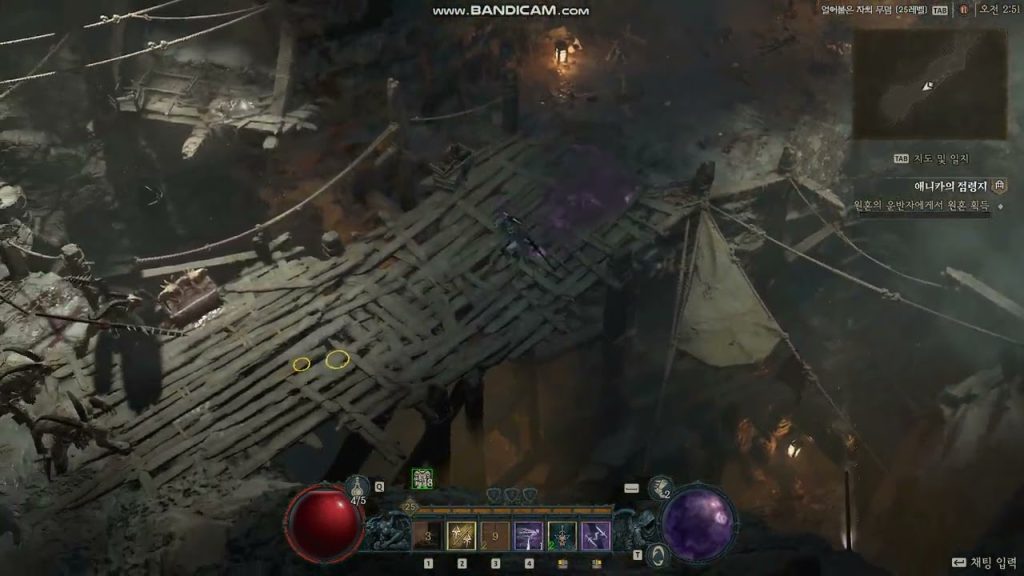Select the third skill slot showing cooldown 9
Screen dimensions: 1024x576
(x=495, y=536)
